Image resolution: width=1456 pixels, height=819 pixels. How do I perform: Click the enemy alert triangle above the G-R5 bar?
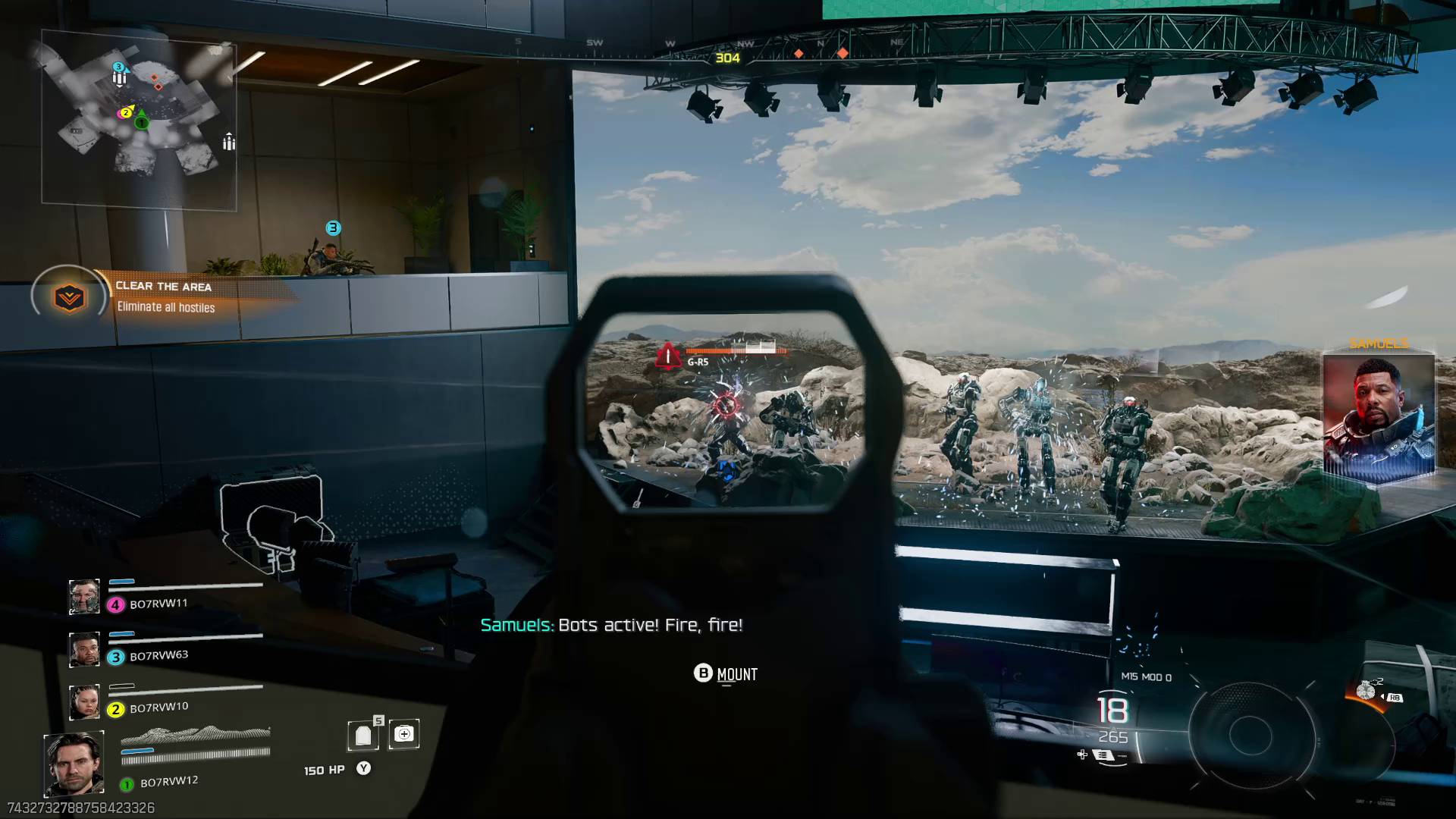click(x=667, y=358)
